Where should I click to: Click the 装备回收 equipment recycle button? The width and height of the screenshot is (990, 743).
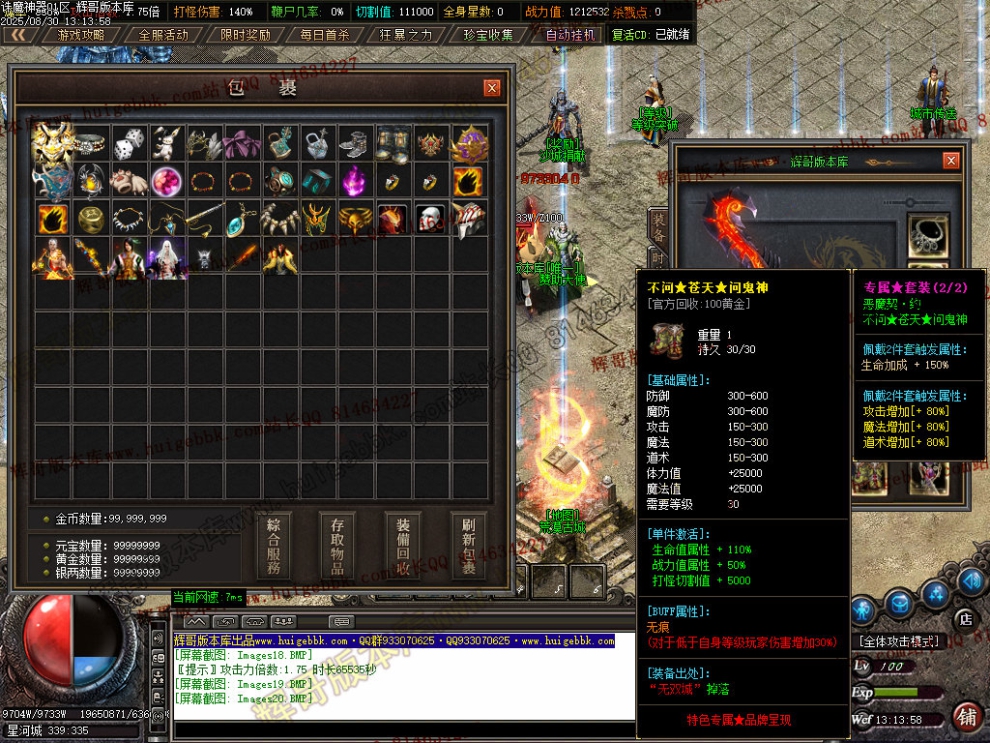(x=403, y=547)
